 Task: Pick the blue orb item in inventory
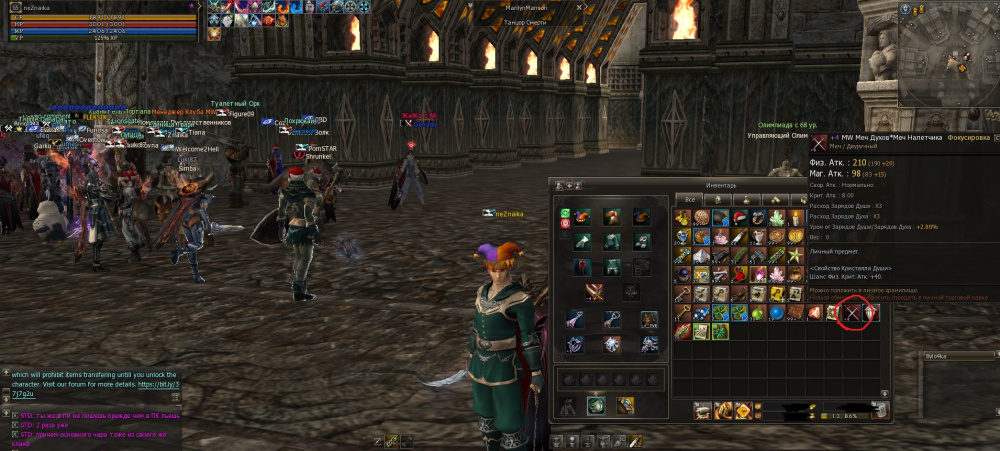(x=776, y=313)
